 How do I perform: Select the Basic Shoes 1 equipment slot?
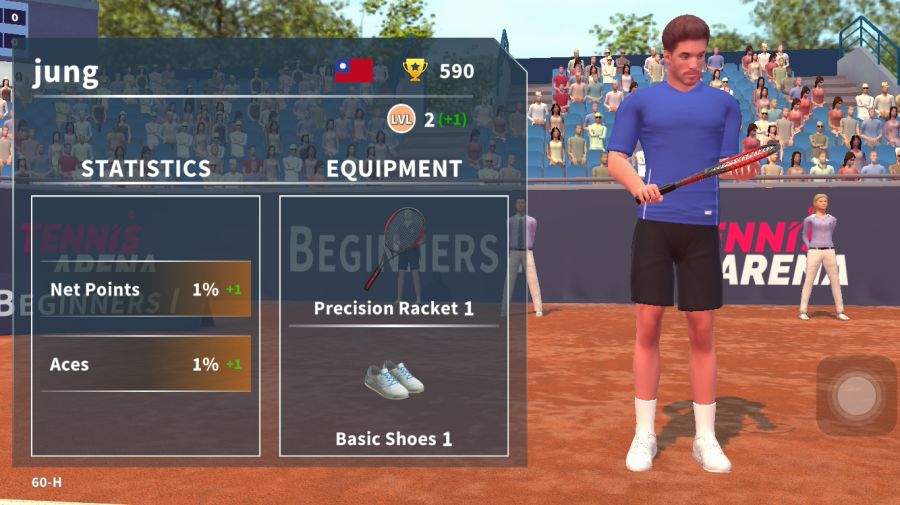[393, 396]
